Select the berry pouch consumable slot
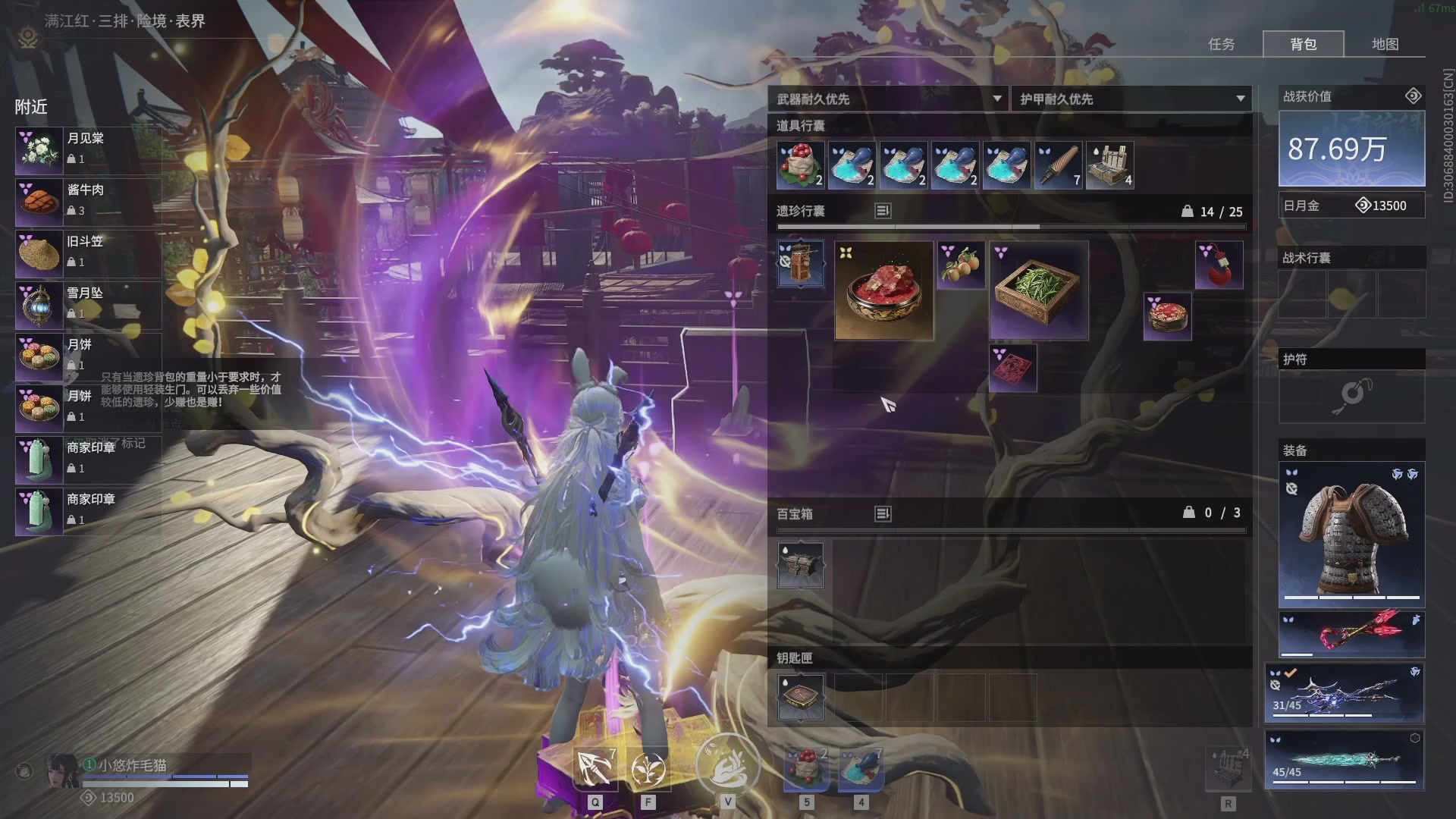This screenshot has width=1456, height=819. (800, 165)
